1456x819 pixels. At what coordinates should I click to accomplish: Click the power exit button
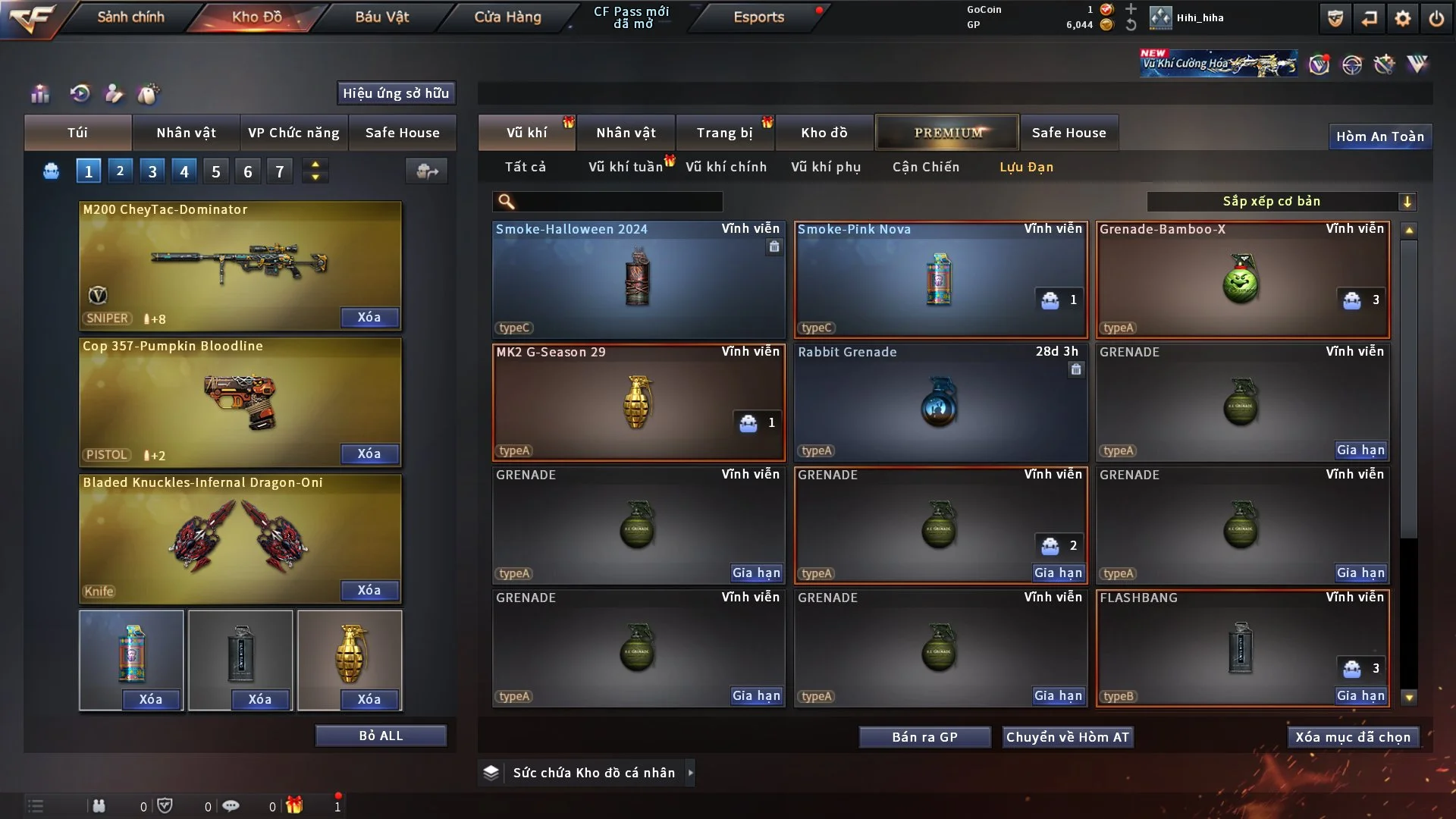point(1436,18)
